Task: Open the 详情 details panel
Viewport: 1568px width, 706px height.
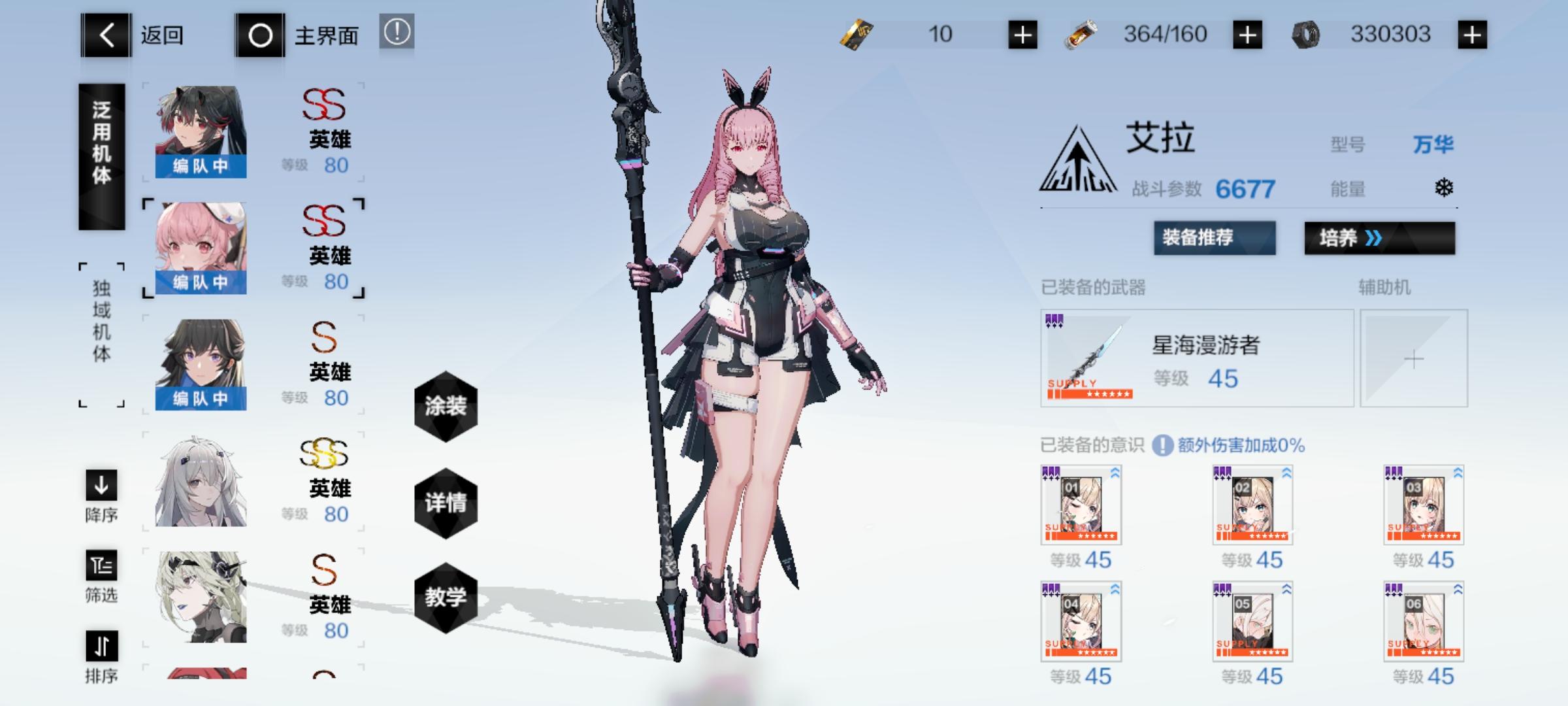Action: (x=446, y=503)
